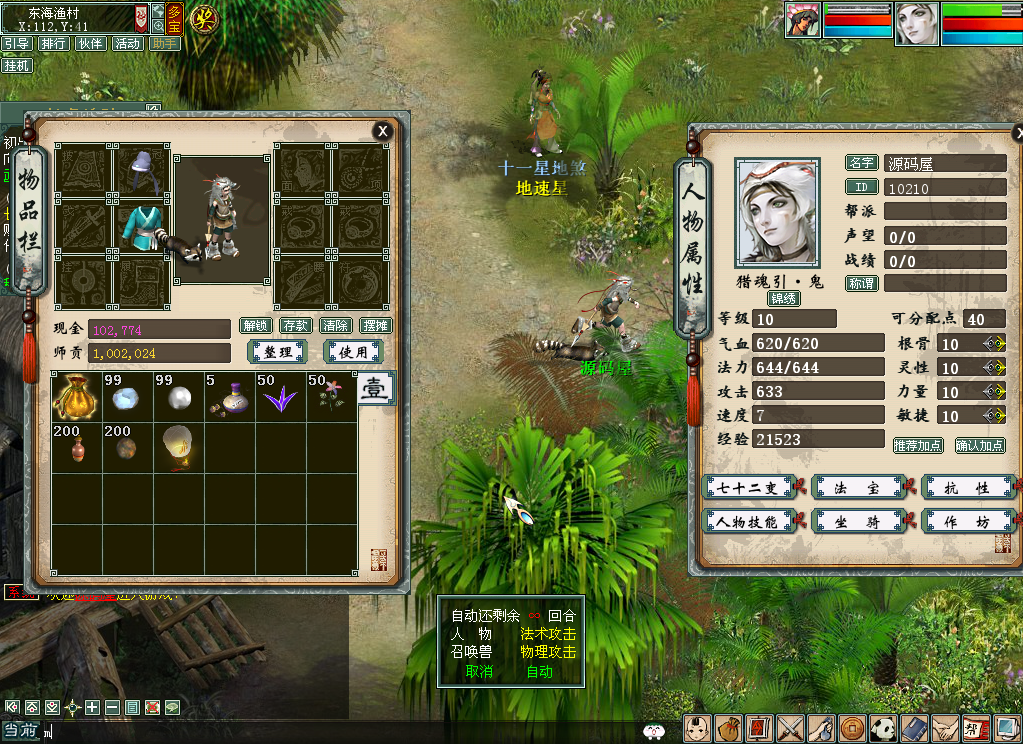Click the 使用 use button

tap(353, 352)
